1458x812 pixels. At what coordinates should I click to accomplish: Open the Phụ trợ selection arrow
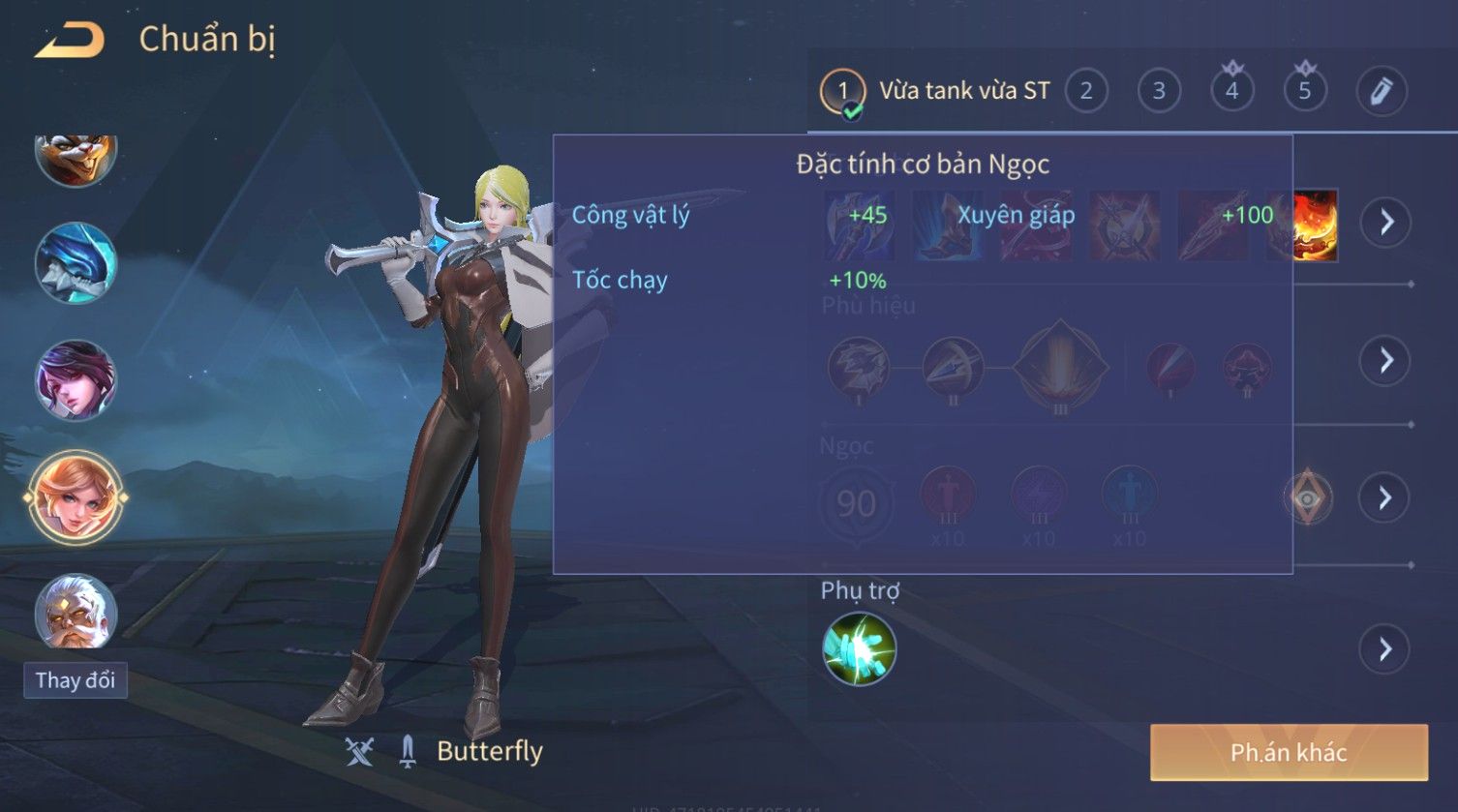click(1385, 648)
